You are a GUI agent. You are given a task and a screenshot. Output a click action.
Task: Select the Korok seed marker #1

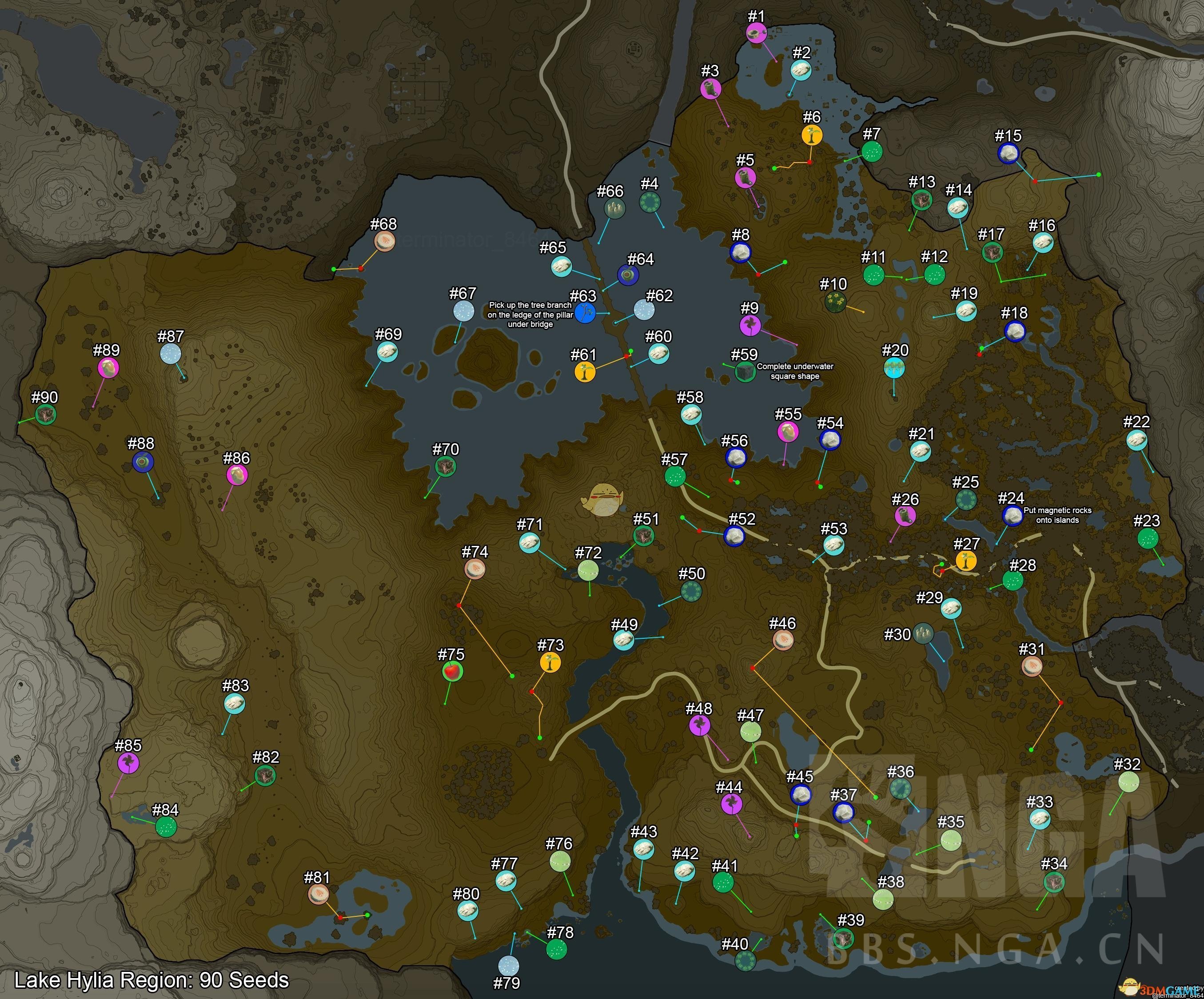pyautogui.click(x=756, y=33)
